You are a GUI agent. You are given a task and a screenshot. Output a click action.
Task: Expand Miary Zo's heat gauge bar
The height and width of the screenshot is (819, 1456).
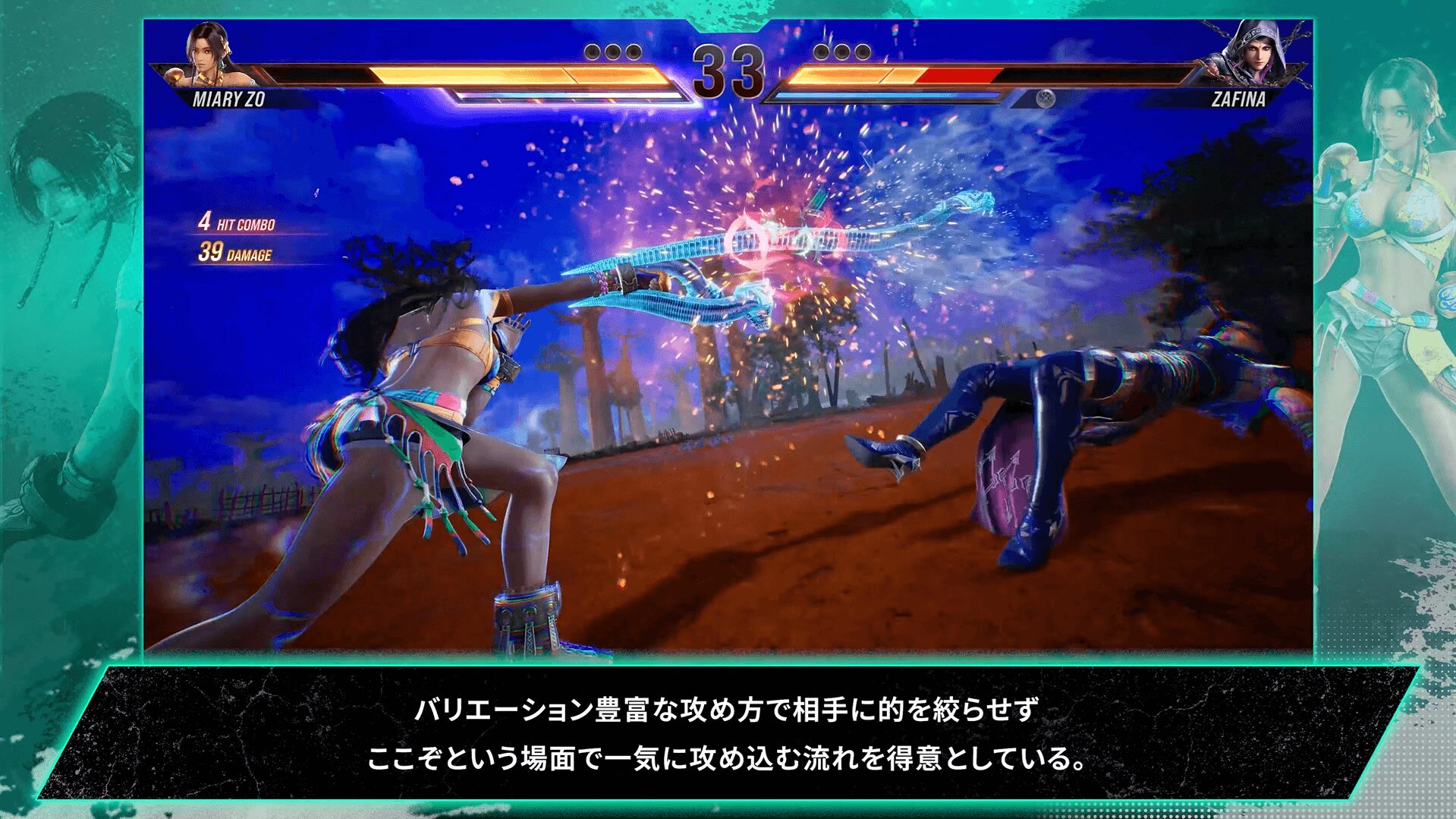[x=569, y=96]
